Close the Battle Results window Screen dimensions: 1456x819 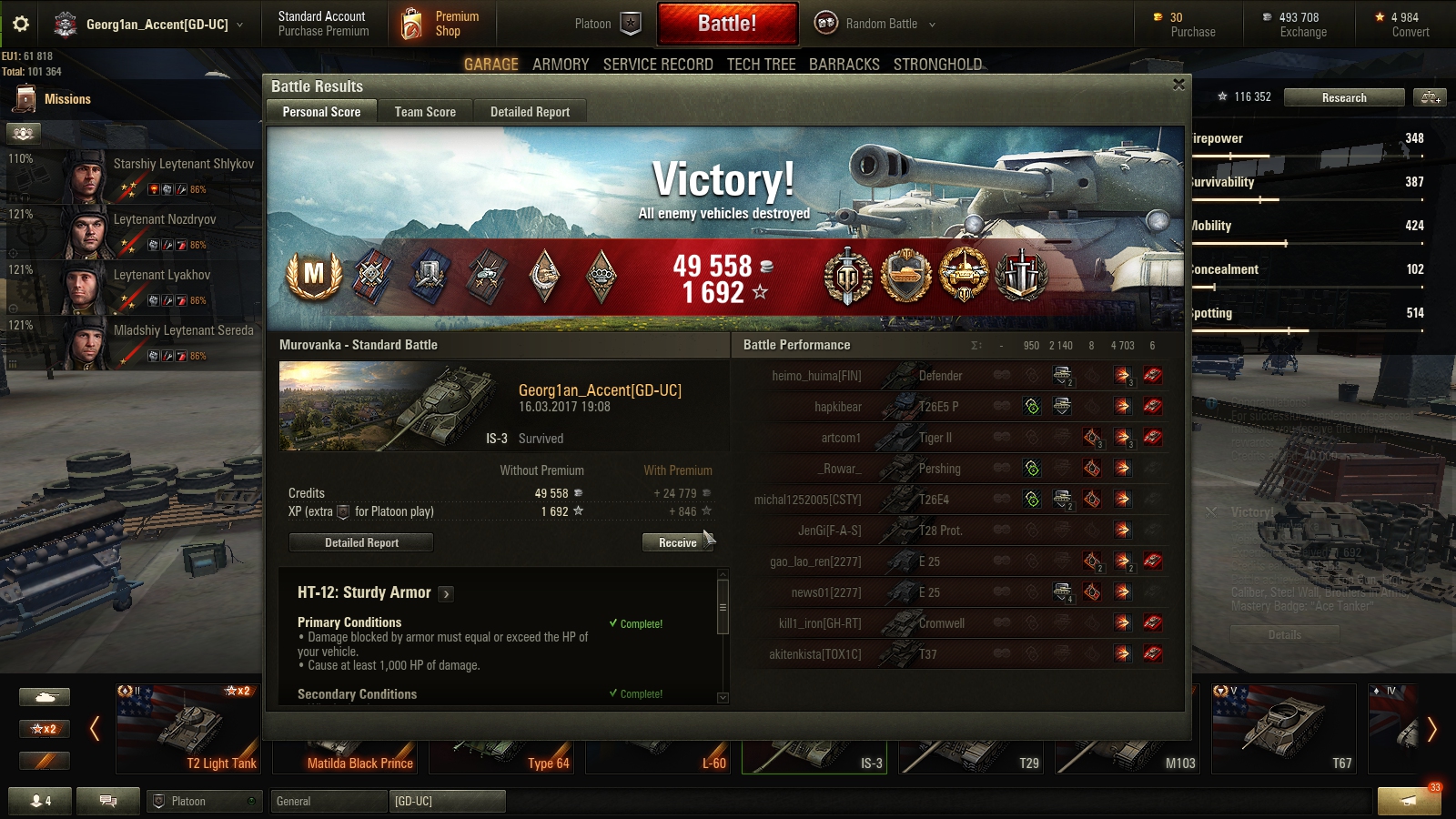(x=1178, y=85)
